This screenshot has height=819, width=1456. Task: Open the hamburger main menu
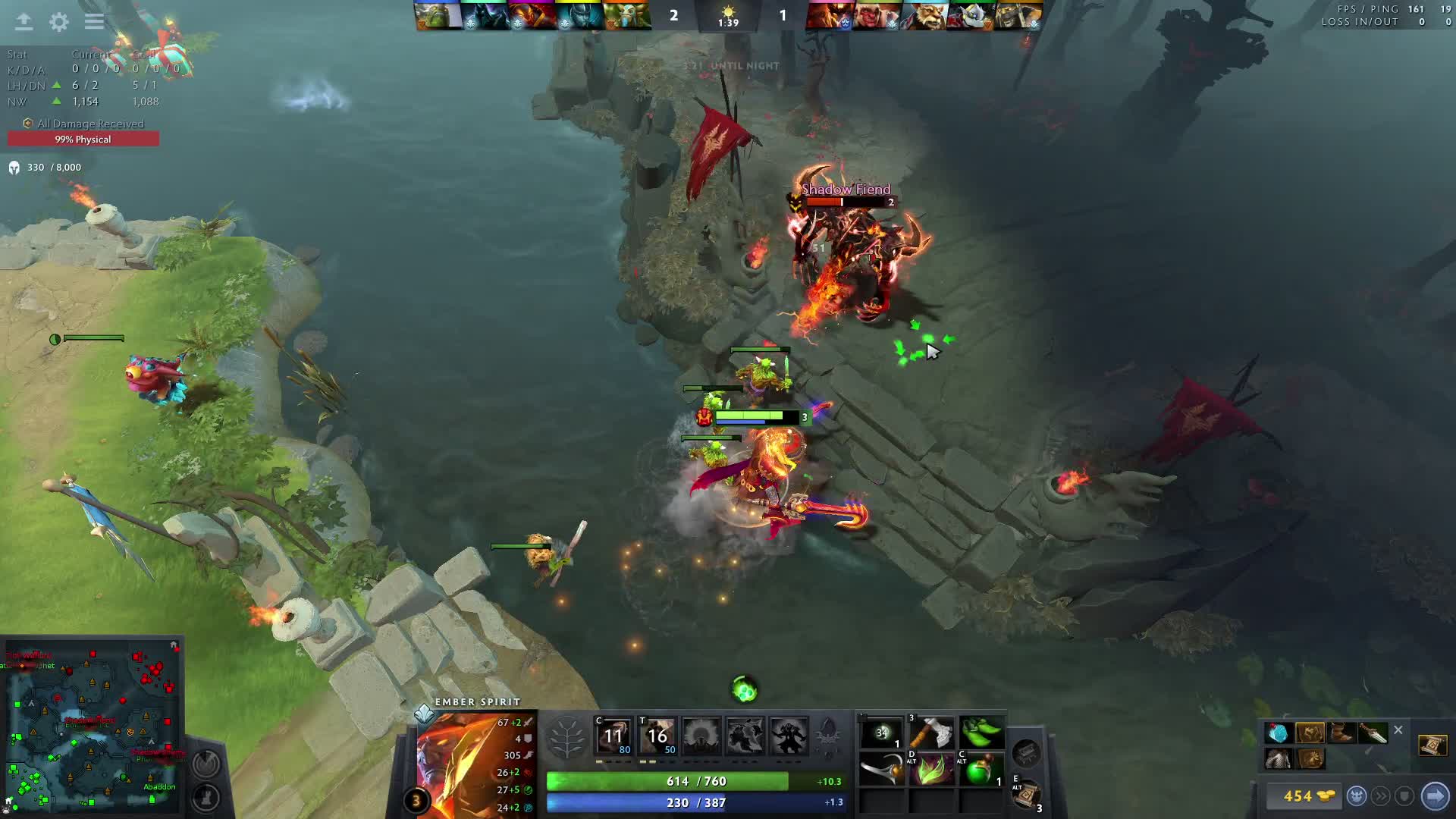point(94,22)
